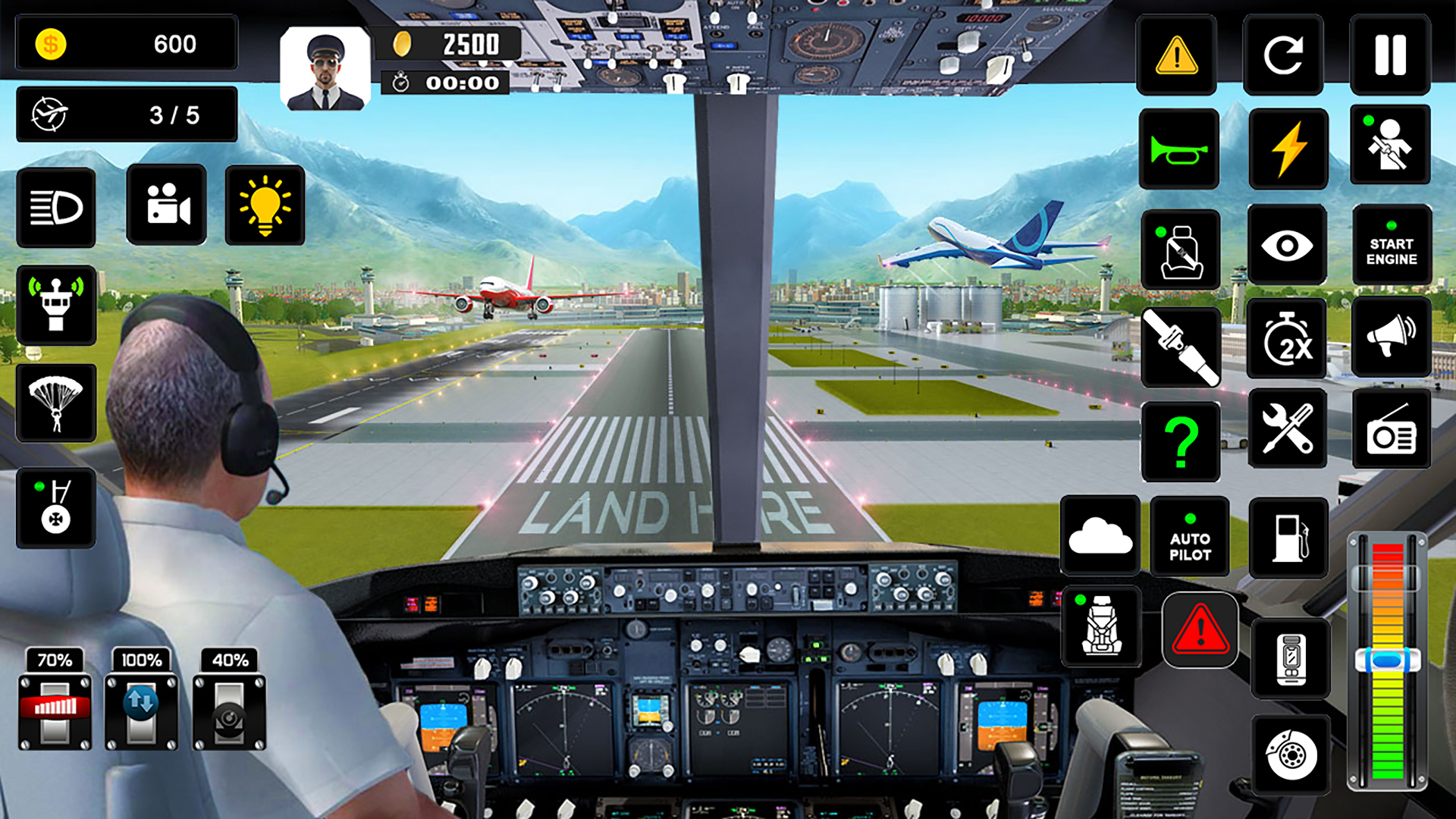Toggle Auto Pilot on
1456x819 pixels.
1189,536
